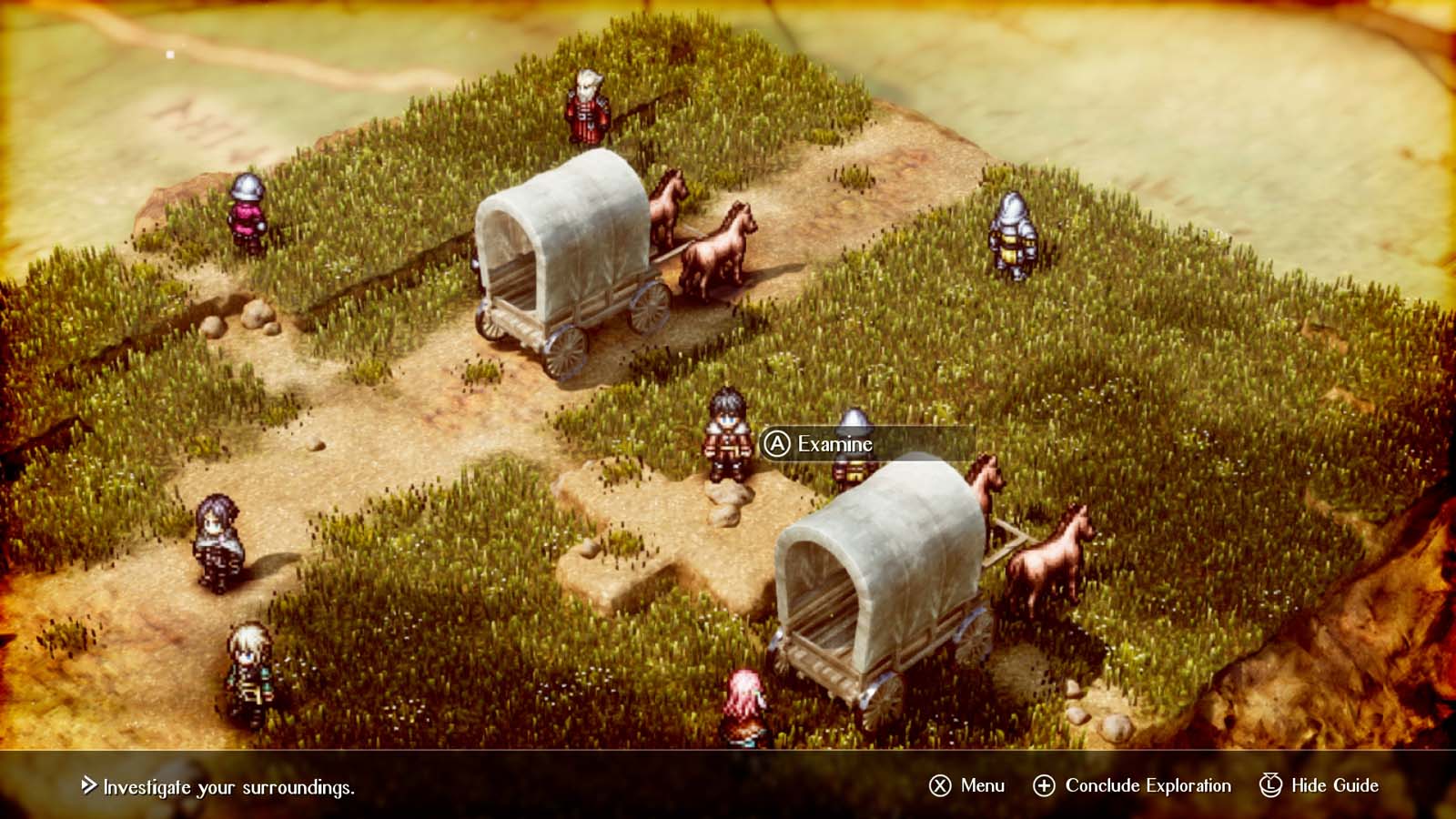The image size is (1456, 819).
Task: Select Conclude Exploration plus icon
Action: pos(1046,784)
